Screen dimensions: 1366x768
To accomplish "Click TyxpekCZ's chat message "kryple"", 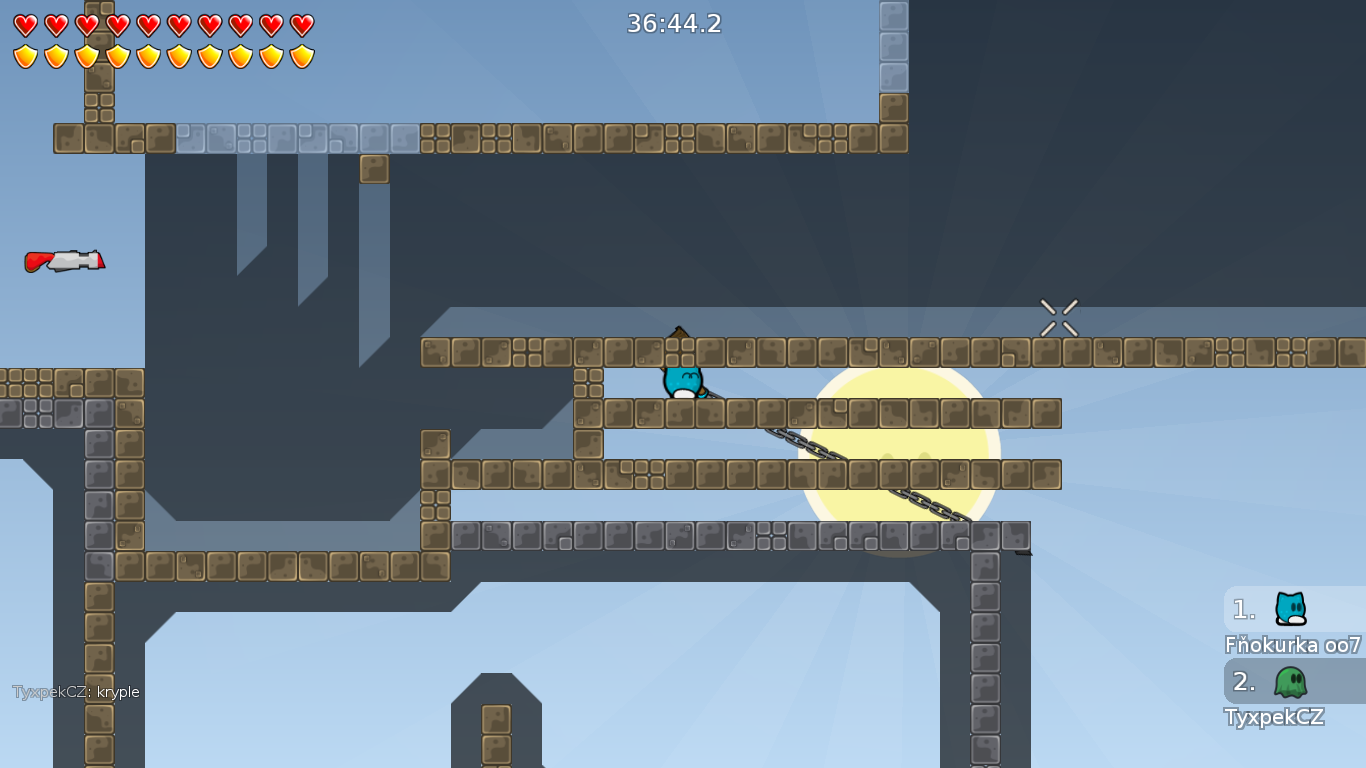I will [x=76, y=692].
